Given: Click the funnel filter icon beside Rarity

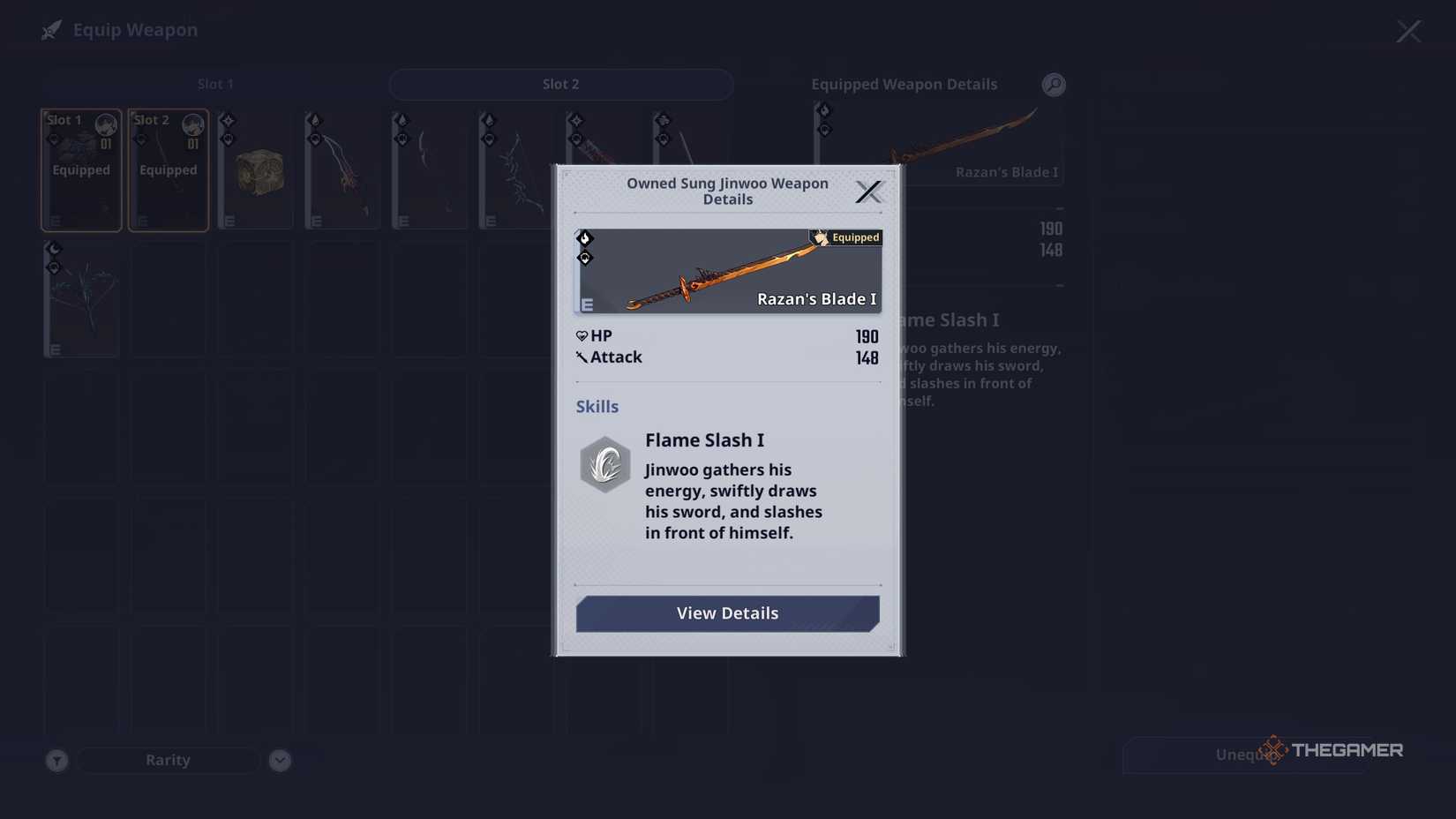Looking at the screenshot, I should (x=56, y=759).
